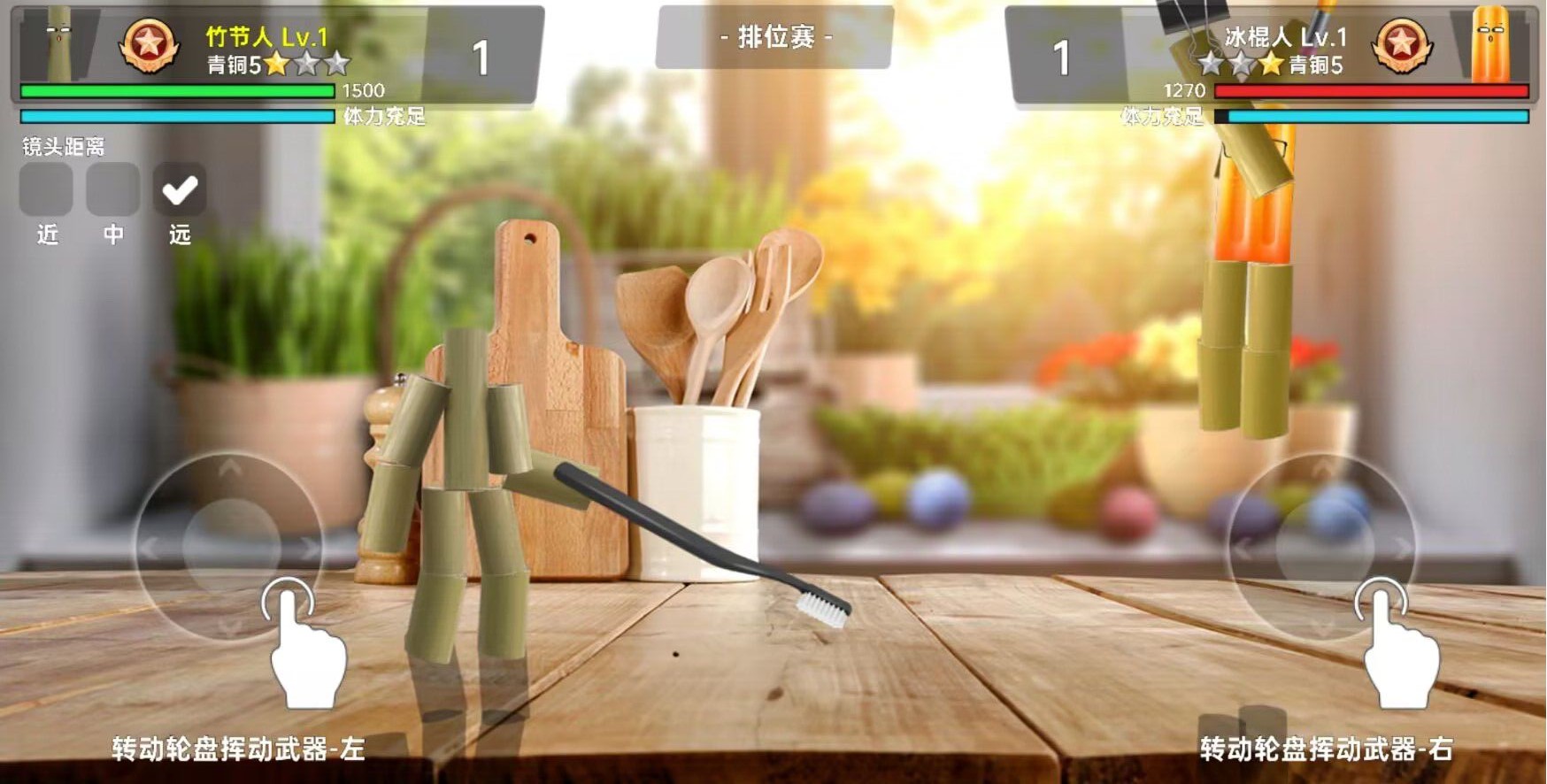Tap the right weapon-swing joystick wheel
Image resolution: width=1547 pixels, height=784 pixels.
pos(1323,547)
